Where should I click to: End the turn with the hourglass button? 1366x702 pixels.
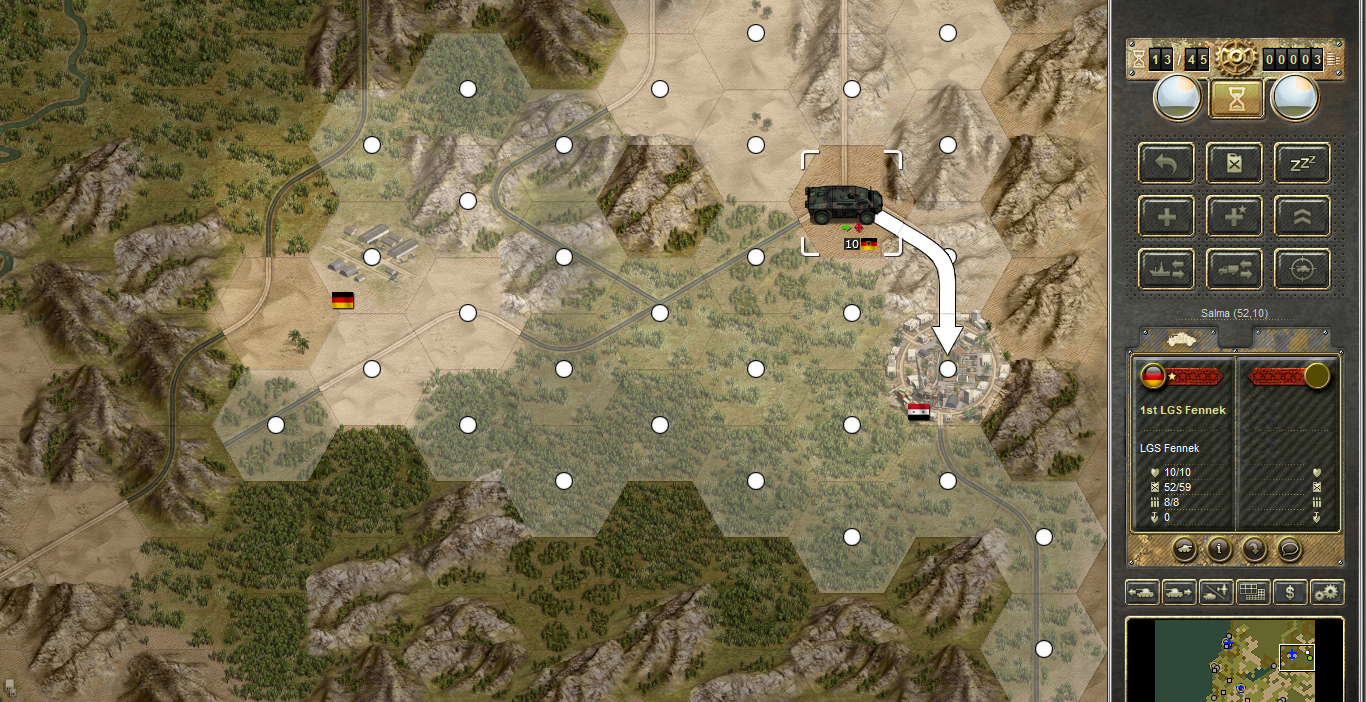tap(1235, 99)
